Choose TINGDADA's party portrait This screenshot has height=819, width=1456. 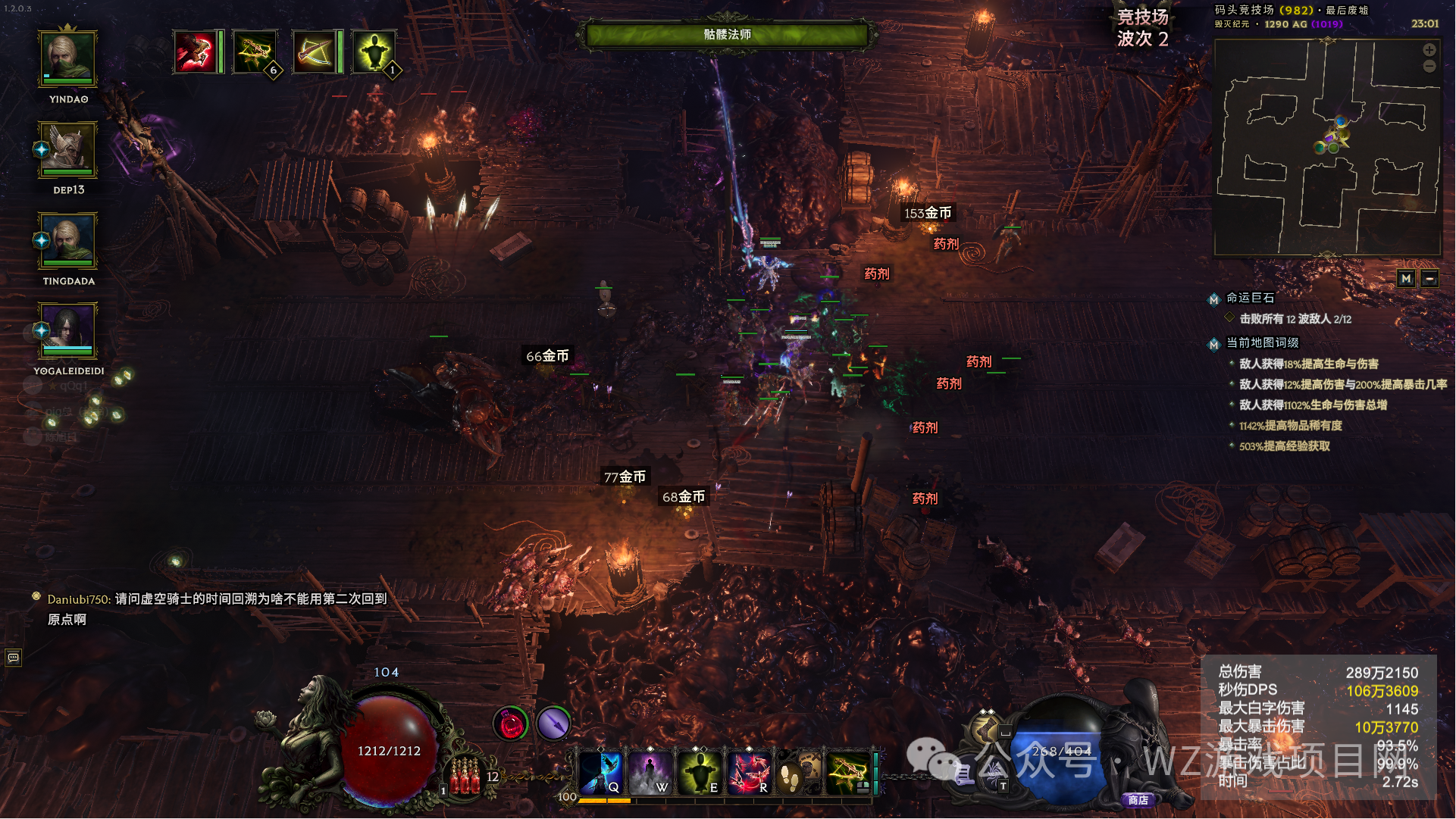(68, 240)
